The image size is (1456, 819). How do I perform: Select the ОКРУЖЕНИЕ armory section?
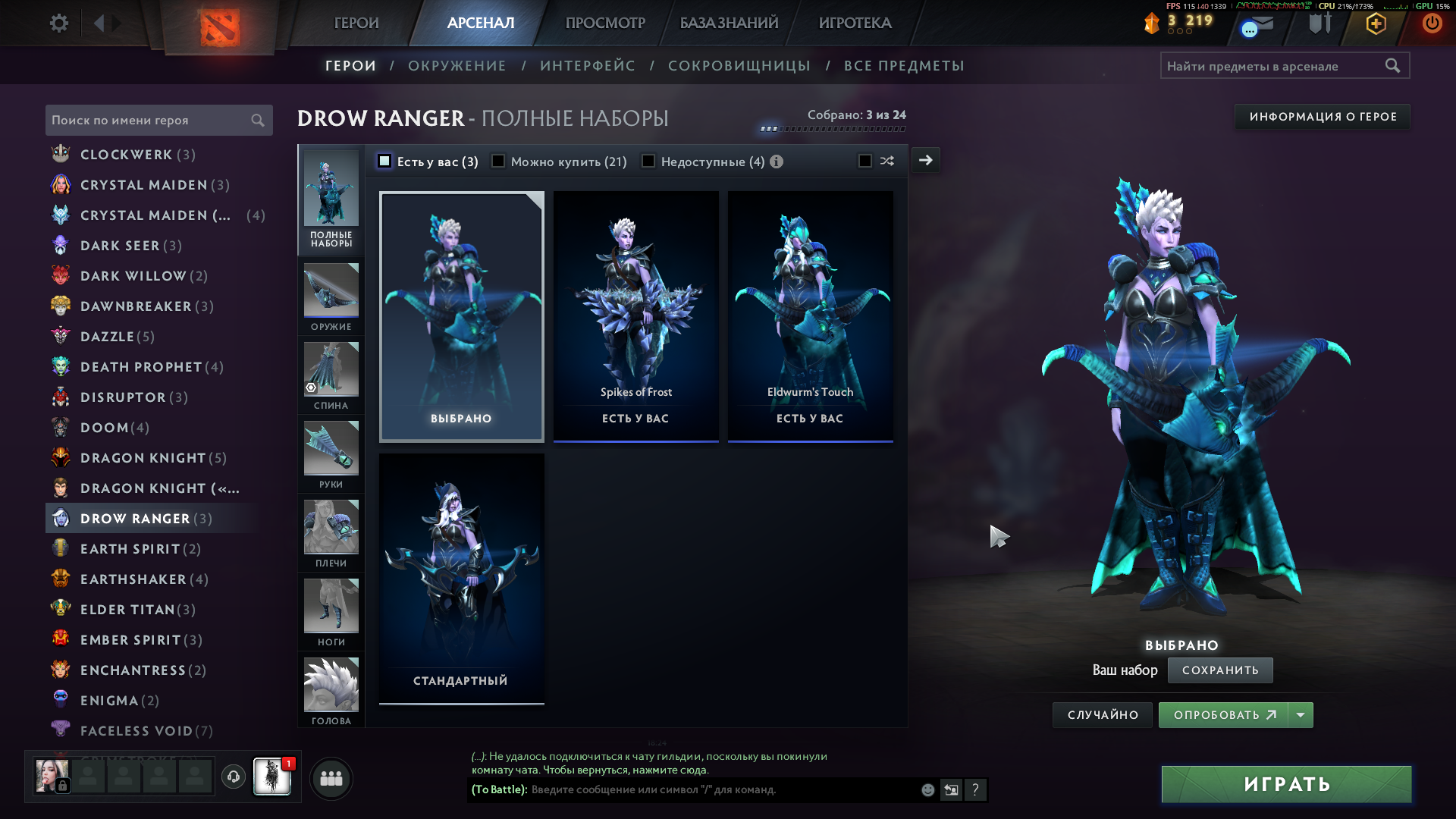(x=457, y=66)
